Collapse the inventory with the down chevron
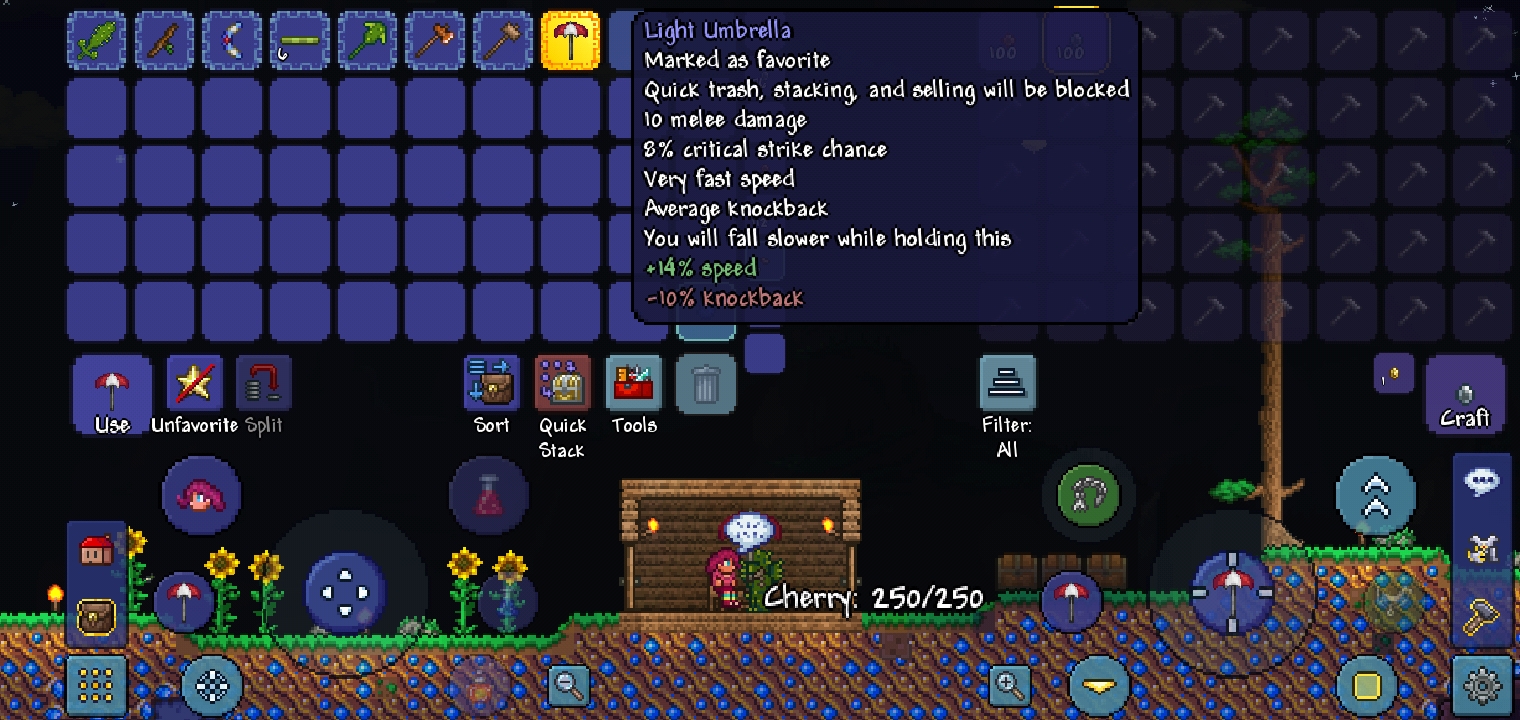This screenshot has width=1520, height=720. [1098, 686]
